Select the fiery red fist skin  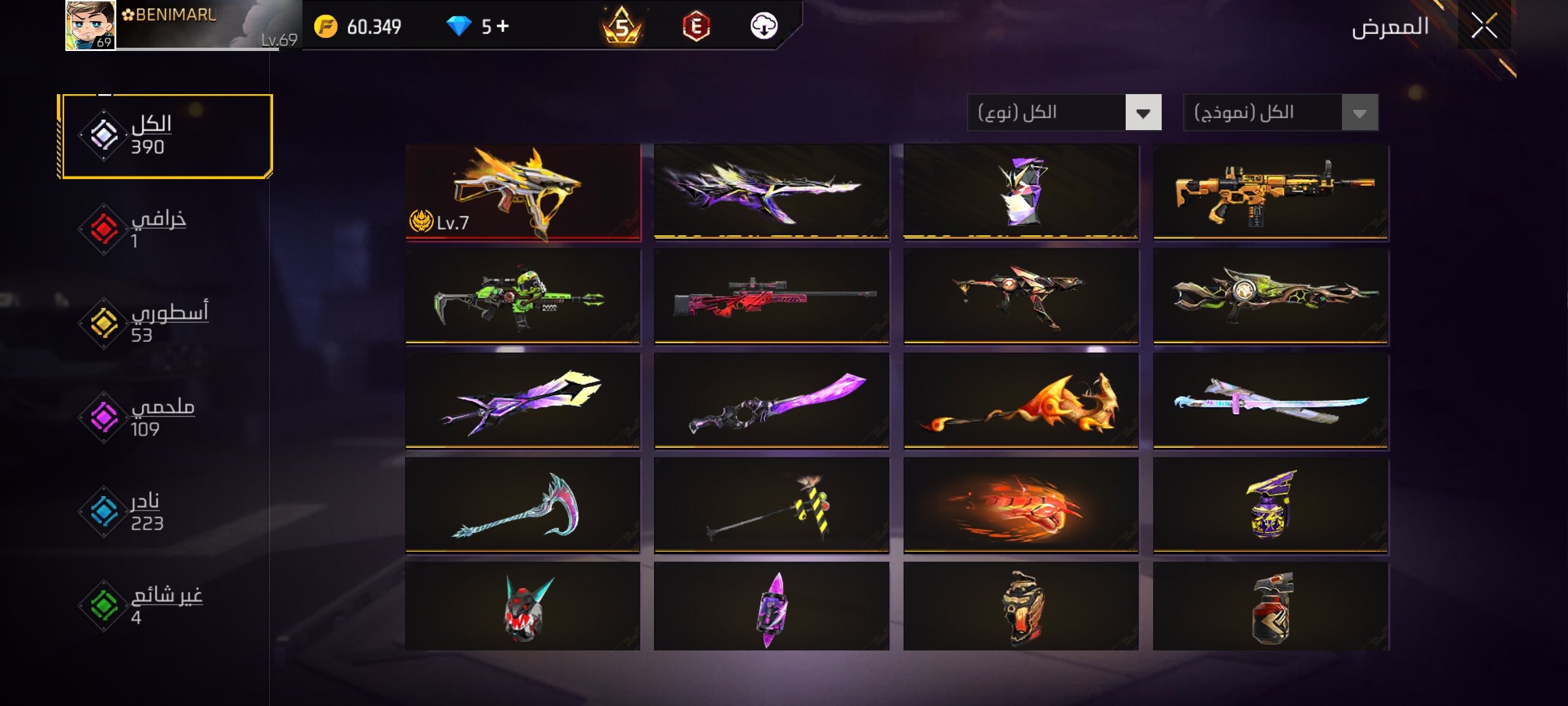(1021, 506)
